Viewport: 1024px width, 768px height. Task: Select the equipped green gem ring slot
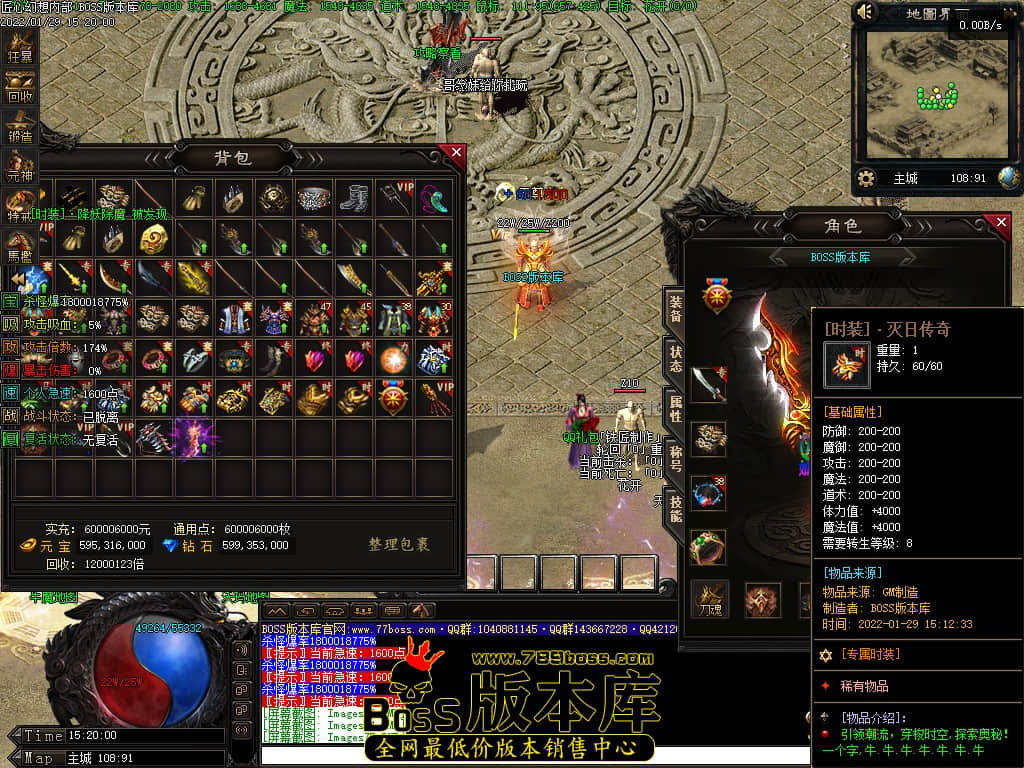[708, 548]
